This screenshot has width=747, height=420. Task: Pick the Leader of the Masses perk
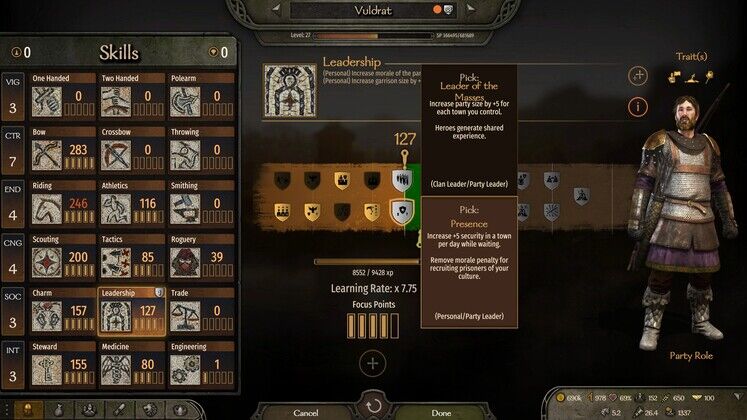(401, 180)
